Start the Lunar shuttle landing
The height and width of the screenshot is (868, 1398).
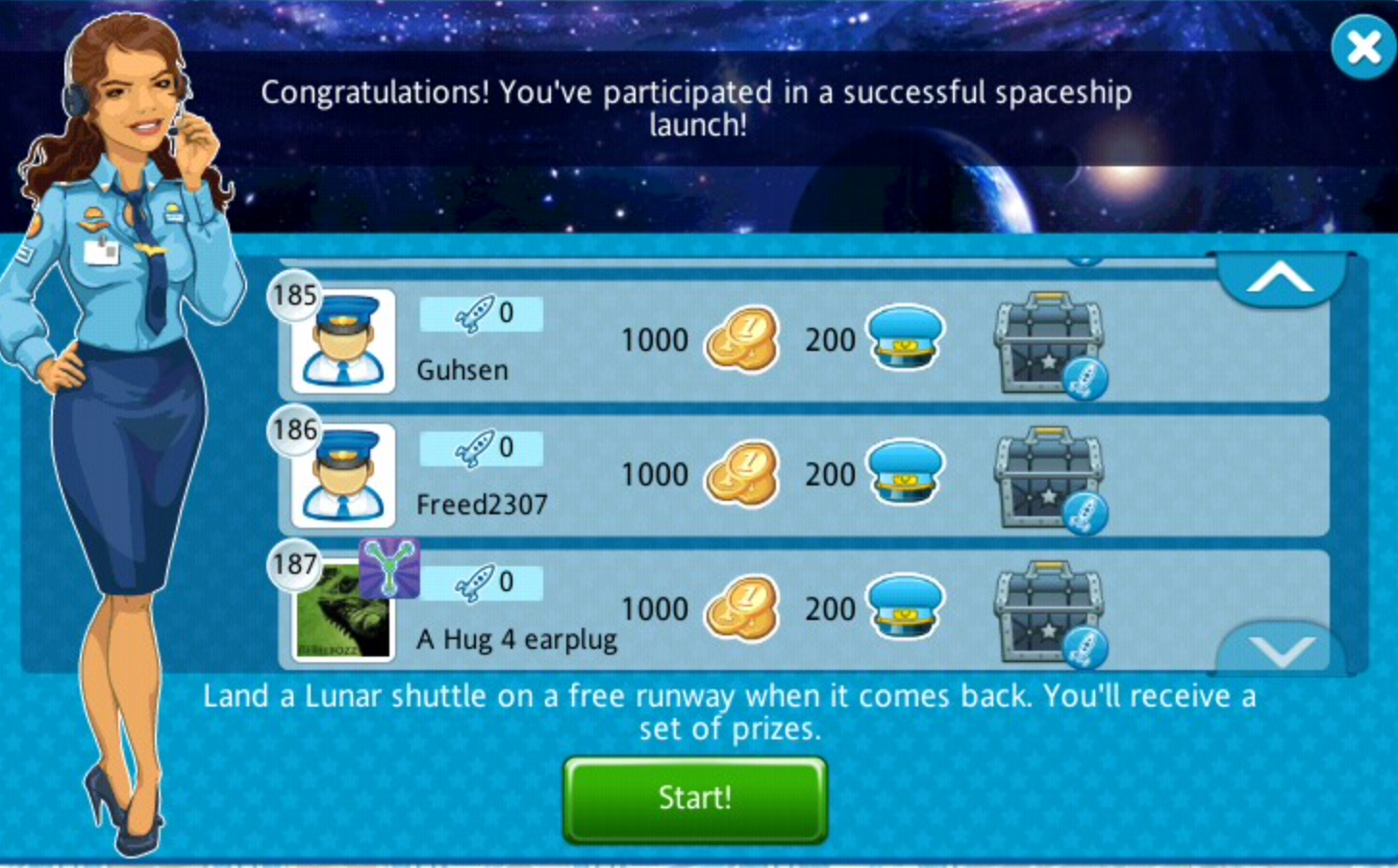point(694,799)
